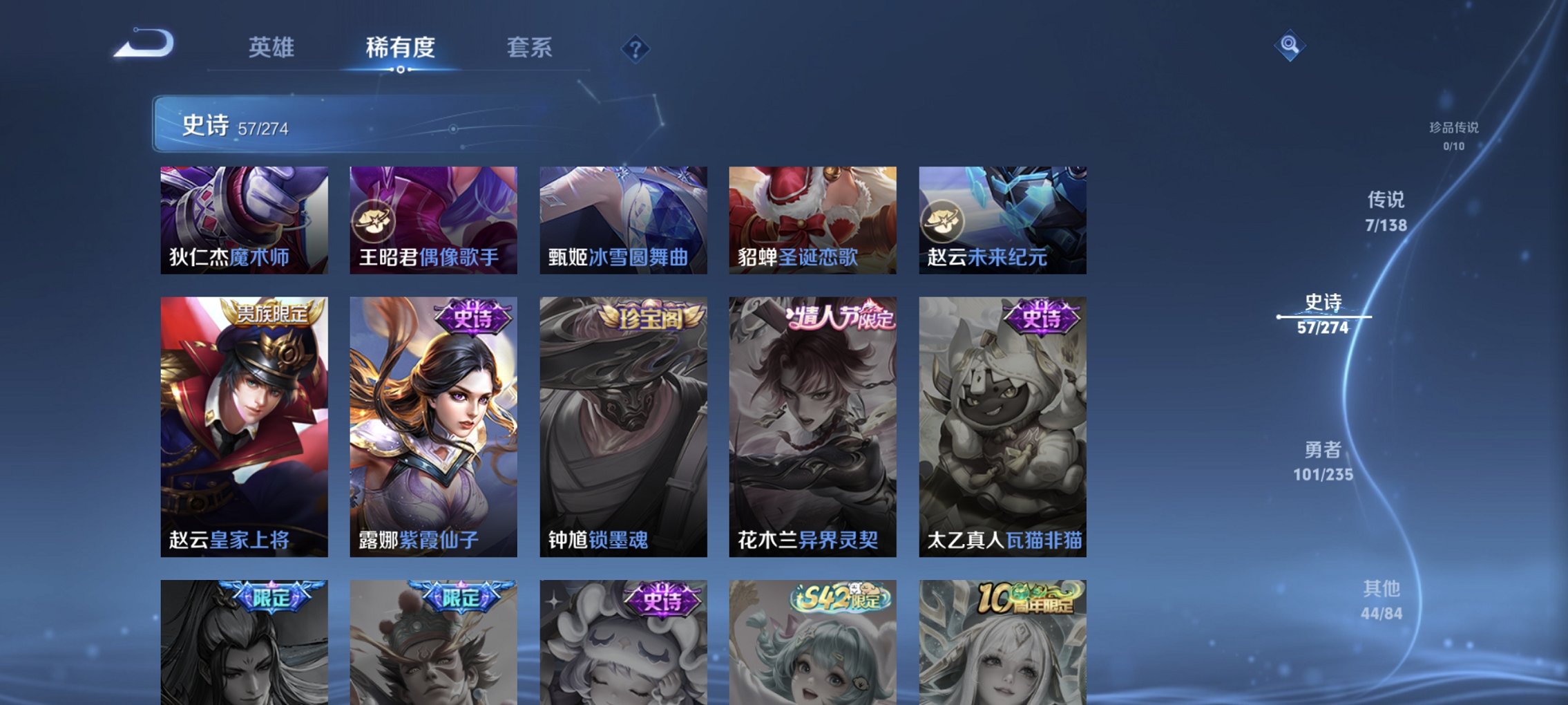
Task: Open the 珍品传说 category on the right
Action: (x=1454, y=134)
